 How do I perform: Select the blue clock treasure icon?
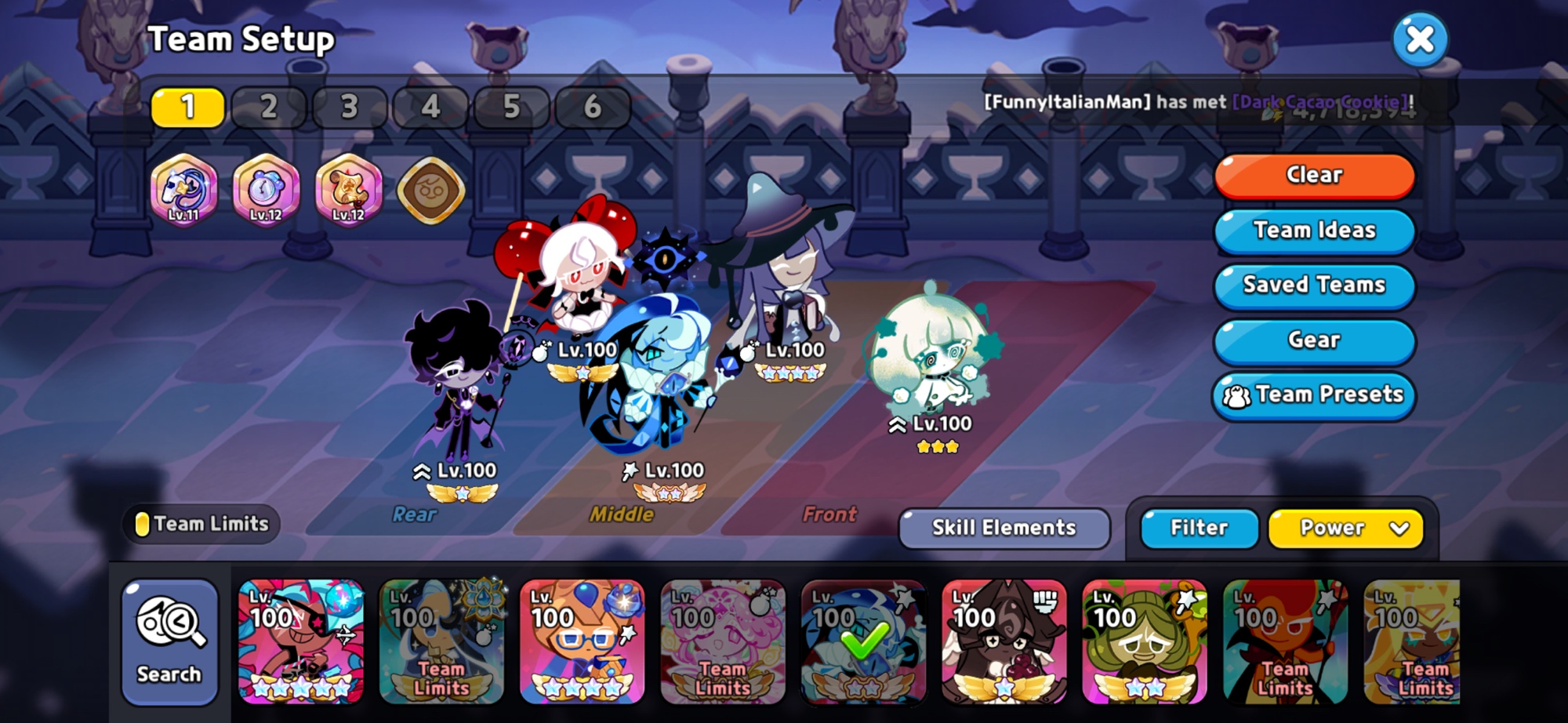267,190
